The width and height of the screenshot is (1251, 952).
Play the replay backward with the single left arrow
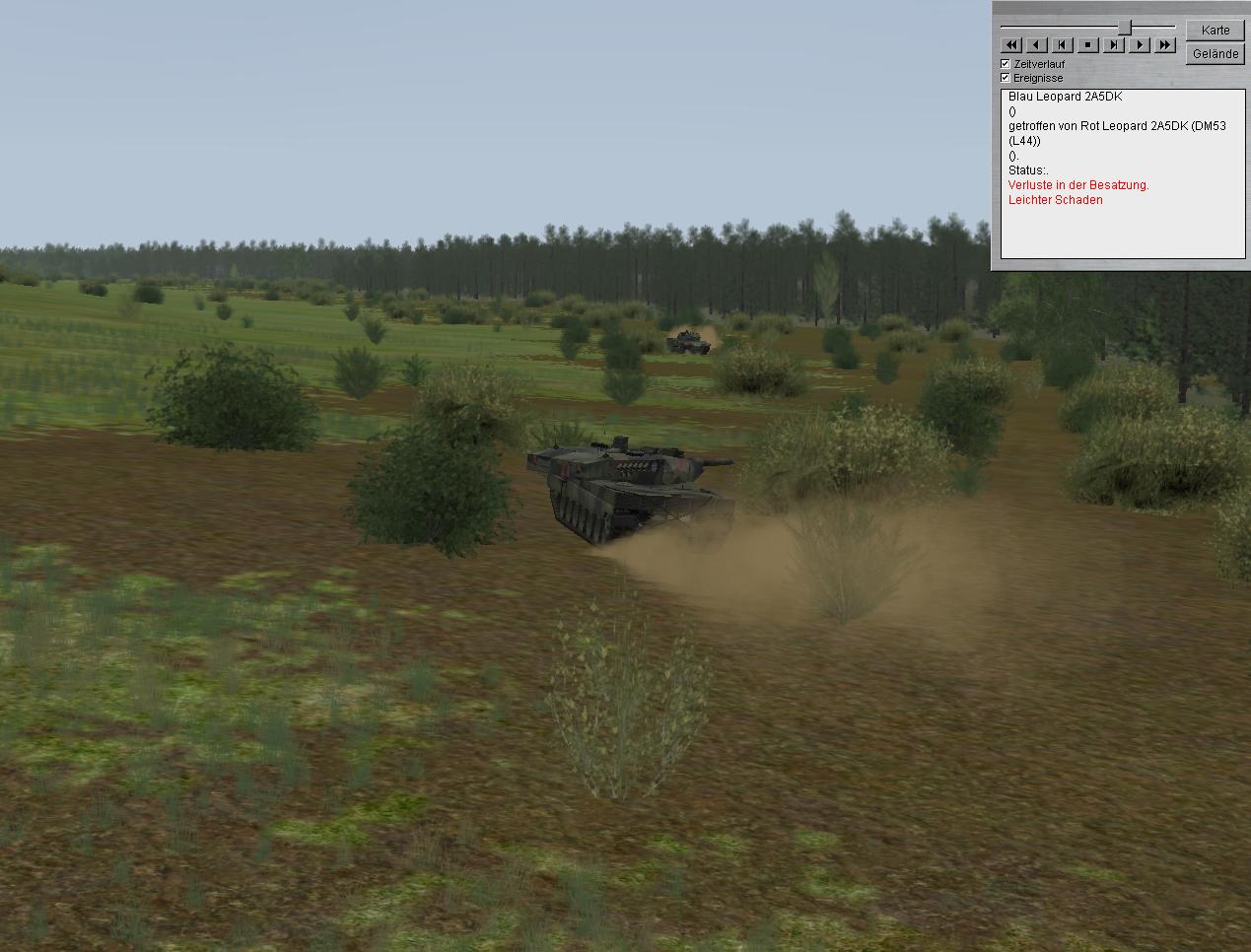(1036, 45)
